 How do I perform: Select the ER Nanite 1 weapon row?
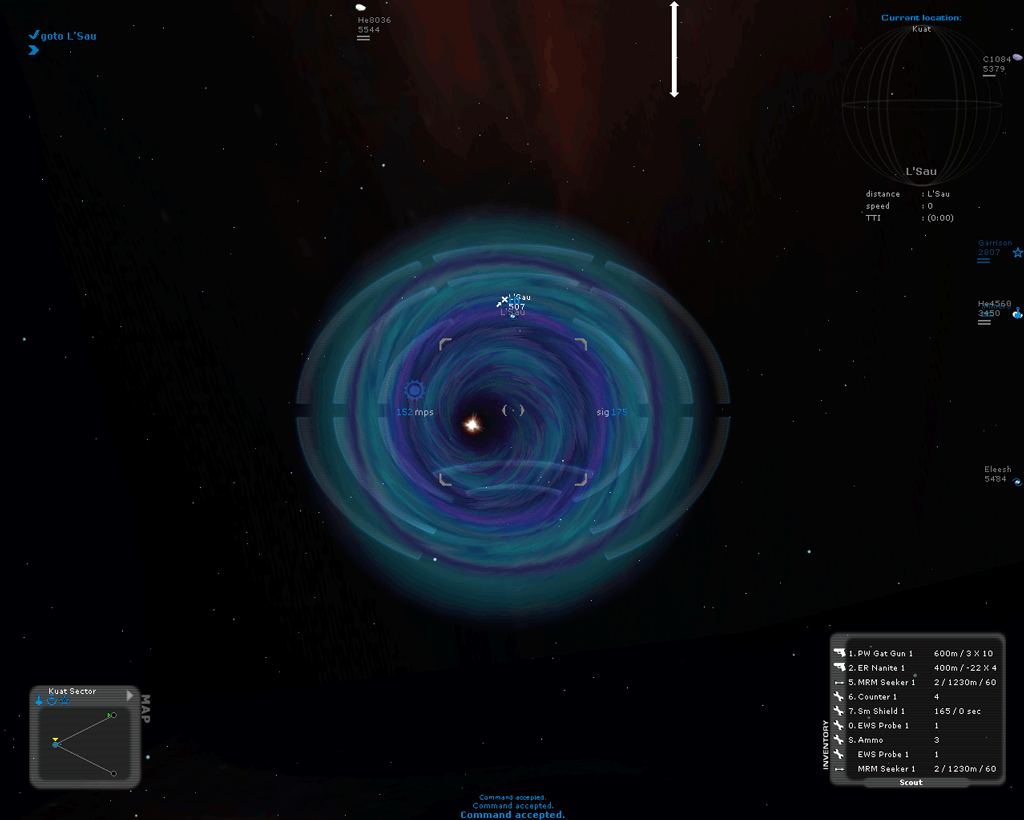coord(914,668)
